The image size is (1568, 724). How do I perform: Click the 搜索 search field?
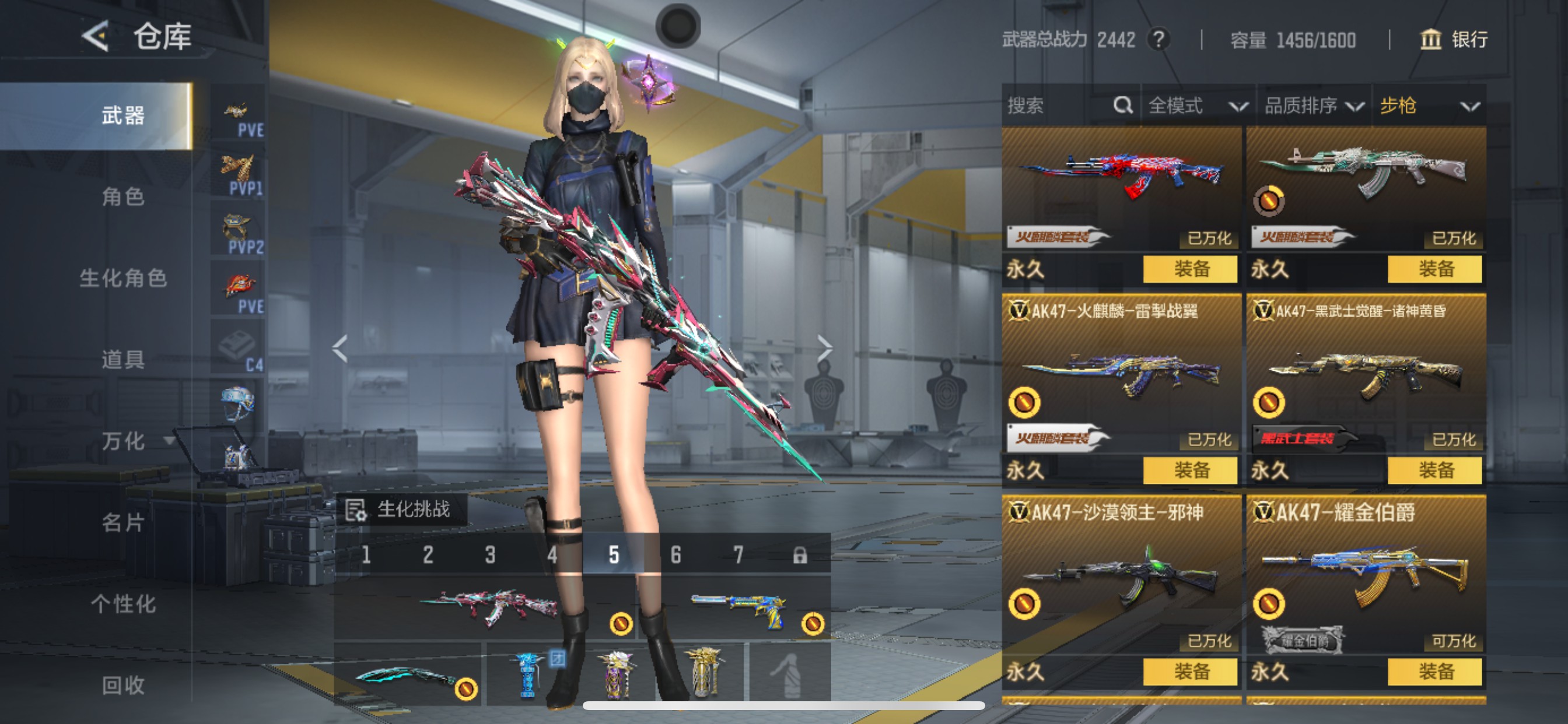pyautogui.click(x=1059, y=106)
